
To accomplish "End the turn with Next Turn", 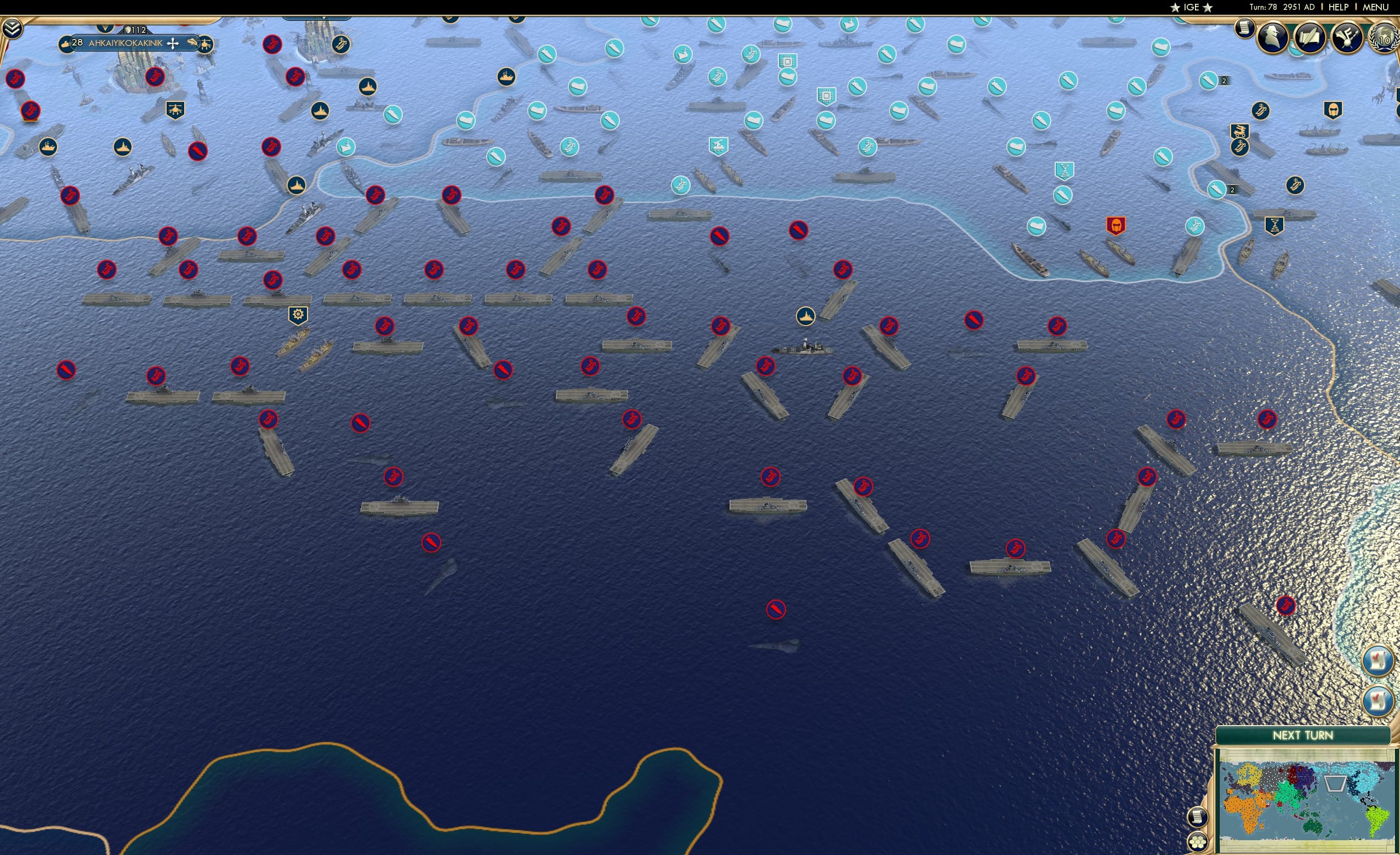I will pyautogui.click(x=1302, y=735).
